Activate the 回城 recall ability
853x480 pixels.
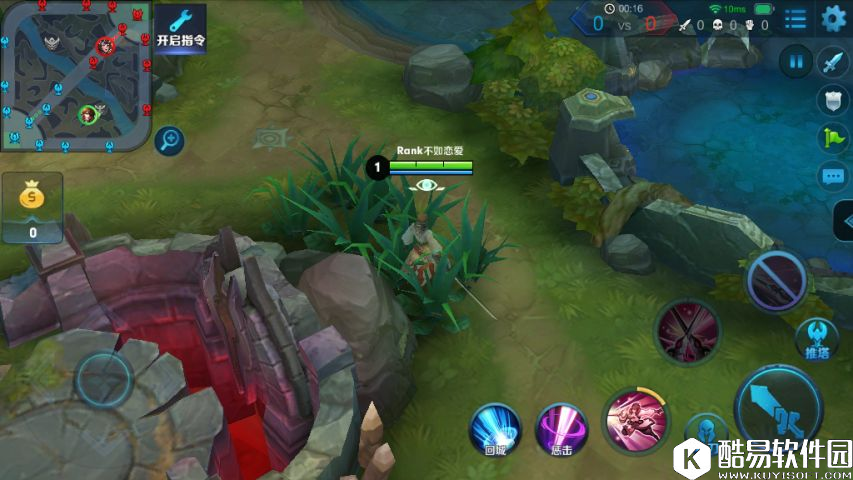(495, 428)
